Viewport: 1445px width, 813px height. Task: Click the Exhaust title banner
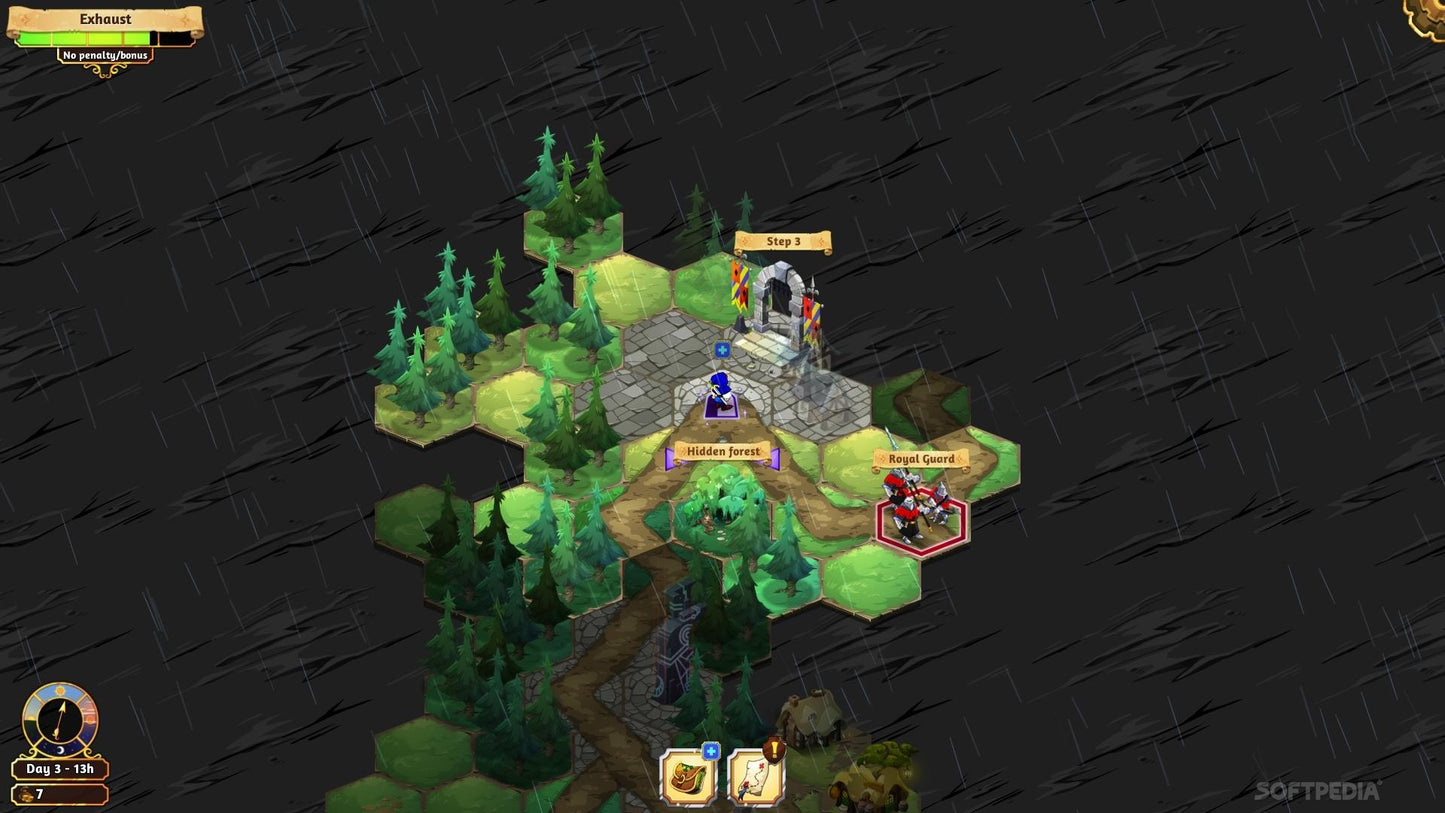[105, 18]
